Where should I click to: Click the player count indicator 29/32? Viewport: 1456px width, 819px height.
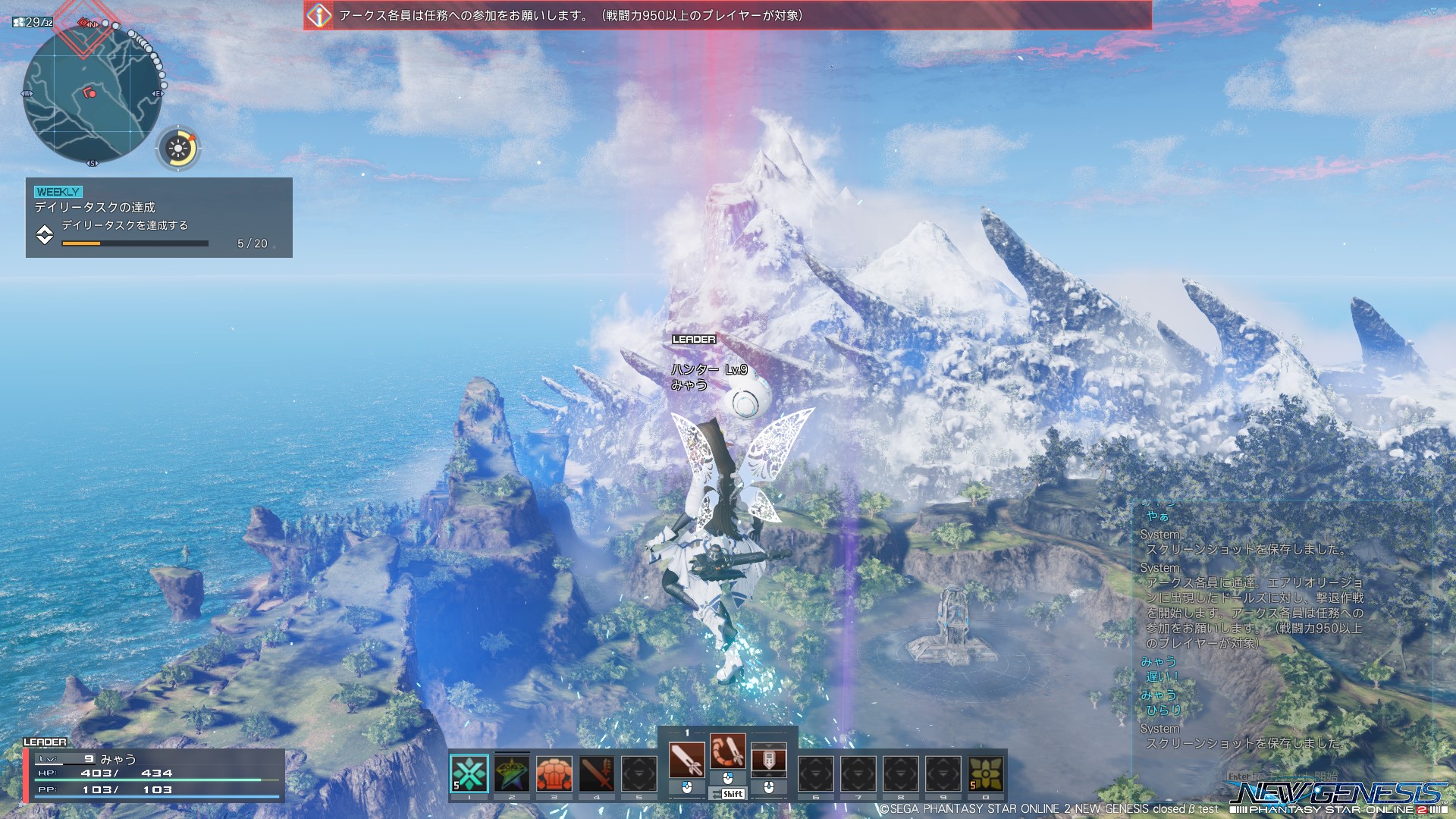33,23
